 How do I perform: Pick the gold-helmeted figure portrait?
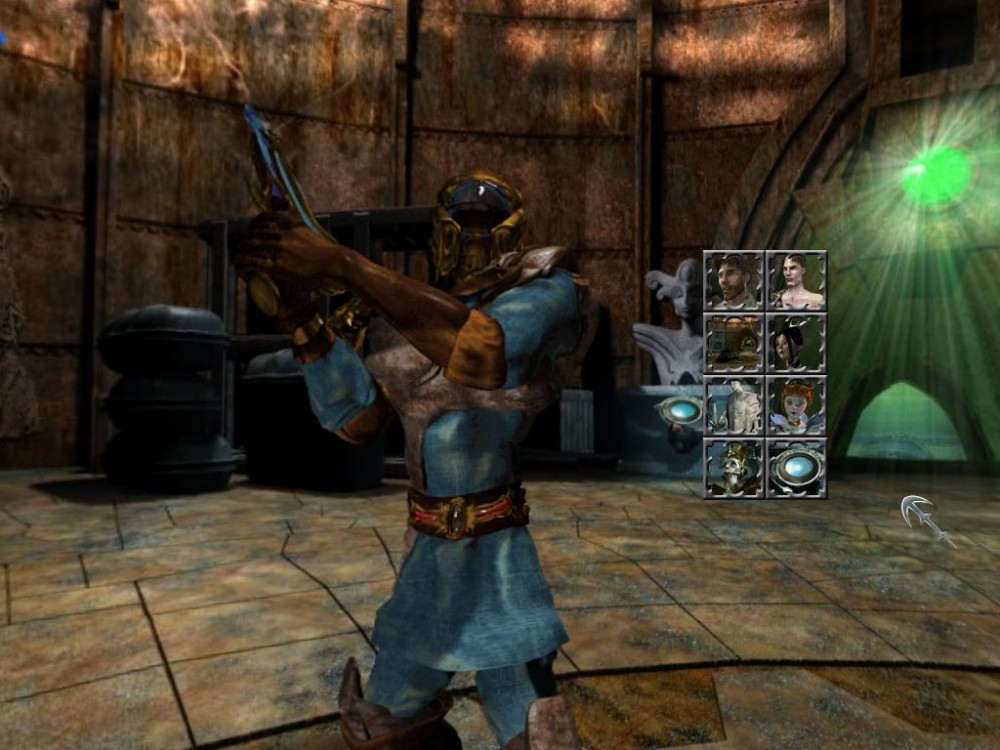pyautogui.click(x=735, y=467)
